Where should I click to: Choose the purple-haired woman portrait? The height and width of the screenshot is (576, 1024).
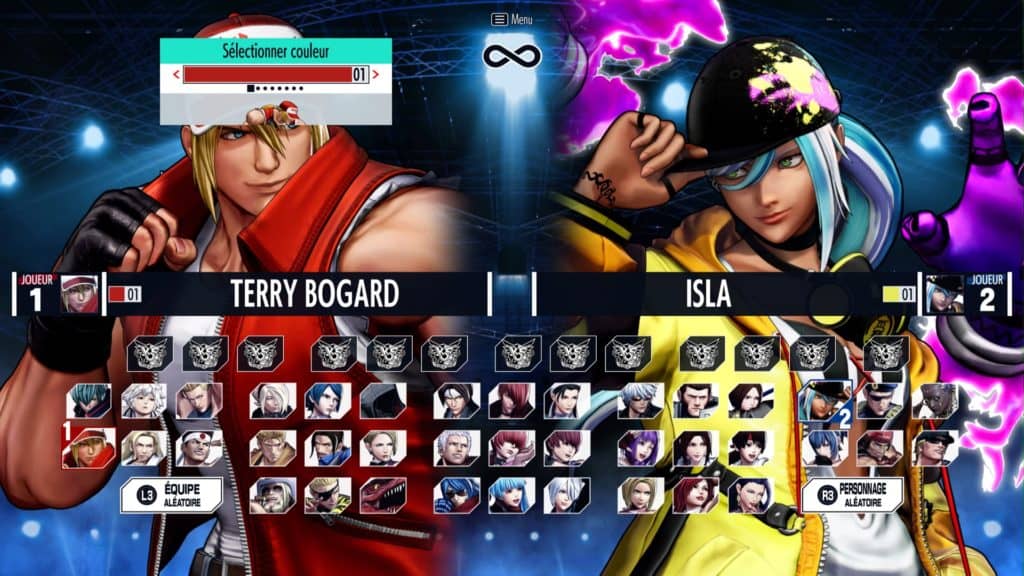pyautogui.click(x=640, y=448)
